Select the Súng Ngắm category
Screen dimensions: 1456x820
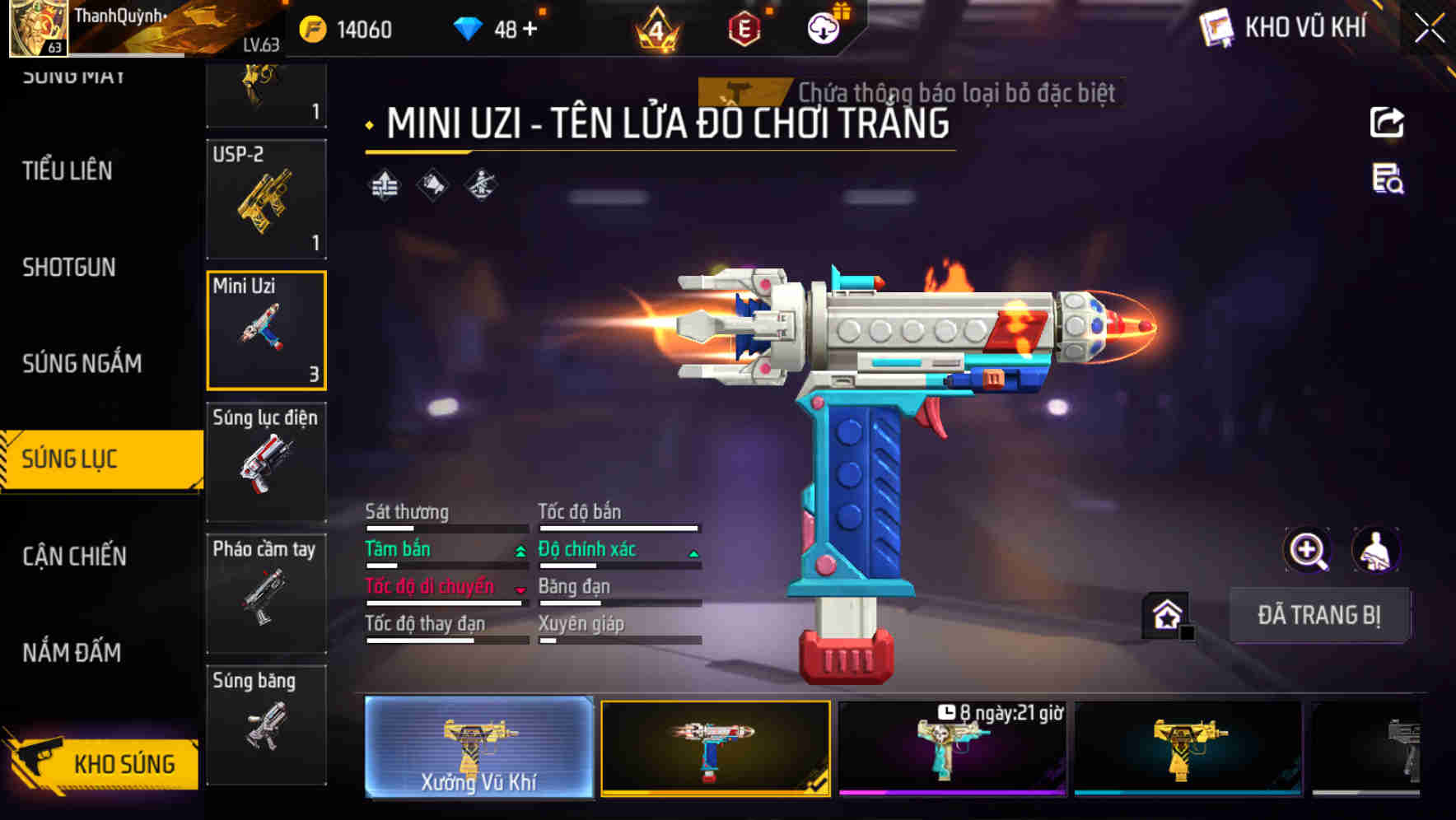pos(82,363)
